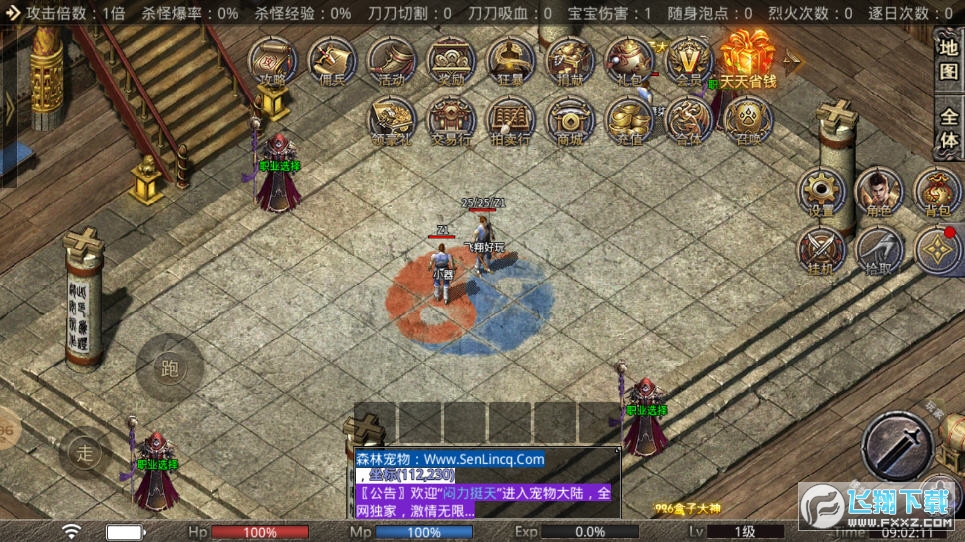Open the 攻略 strategy guide icon
Screen dimensions: 965x542
pyautogui.click(x=271, y=62)
